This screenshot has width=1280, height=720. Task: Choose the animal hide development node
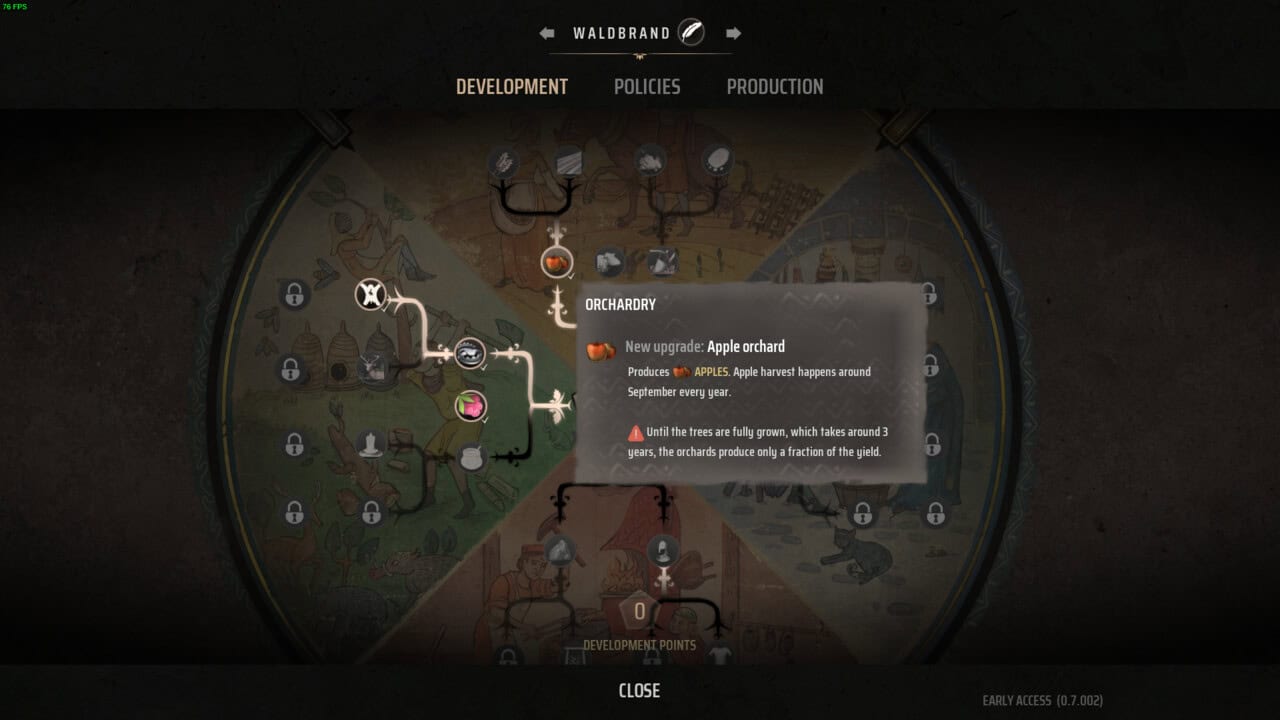pyautogui.click(x=371, y=294)
